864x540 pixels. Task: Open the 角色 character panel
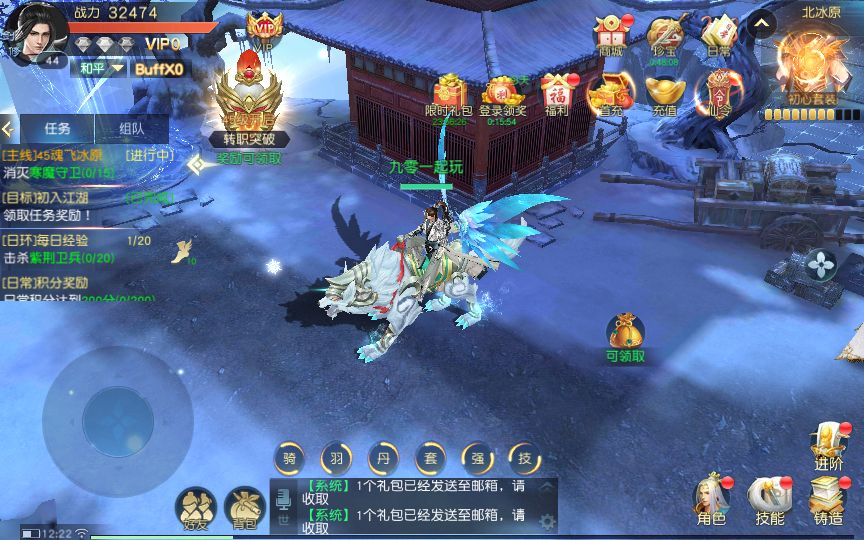[x=711, y=498]
